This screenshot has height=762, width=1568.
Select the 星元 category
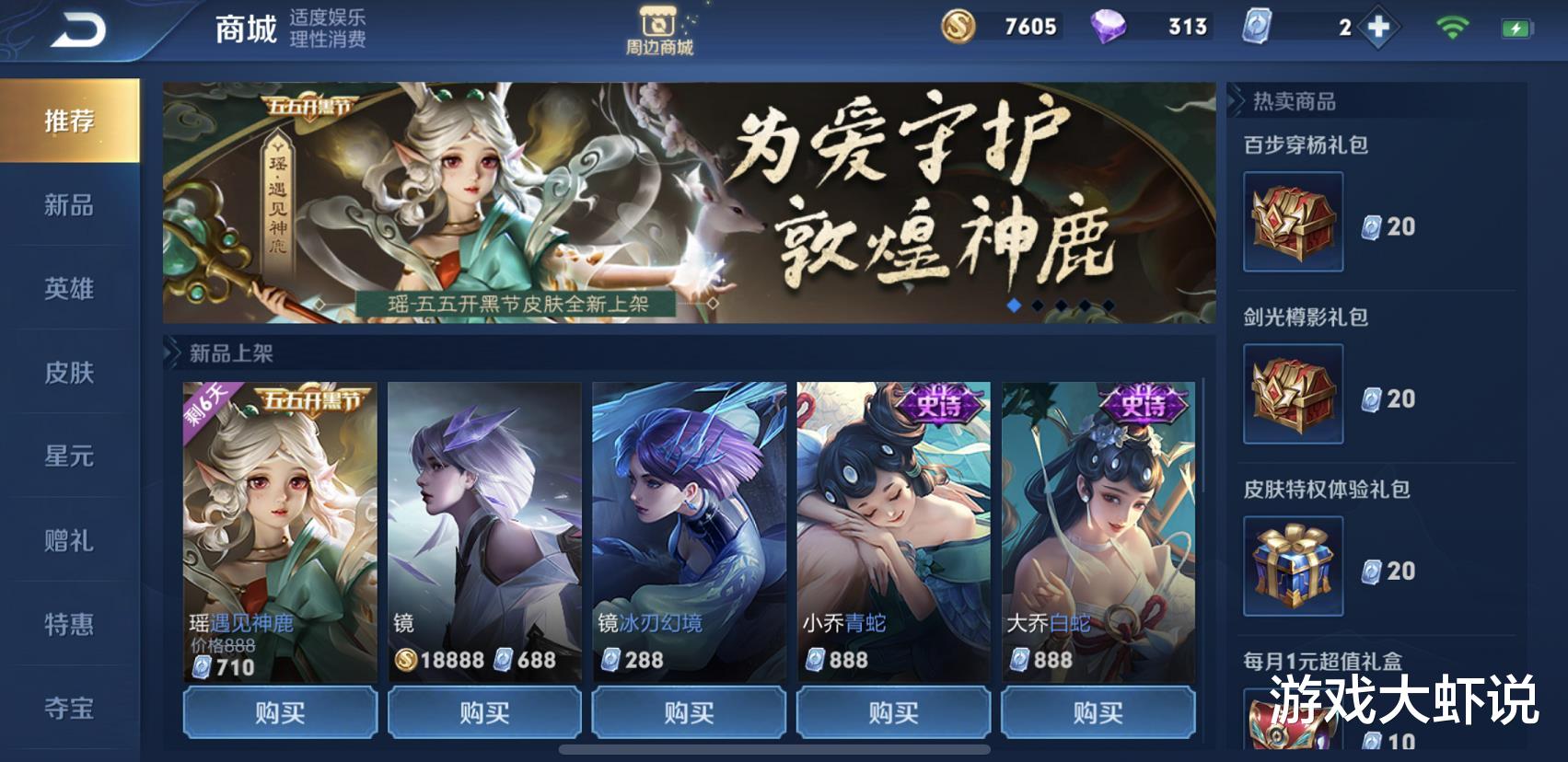click(69, 455)
